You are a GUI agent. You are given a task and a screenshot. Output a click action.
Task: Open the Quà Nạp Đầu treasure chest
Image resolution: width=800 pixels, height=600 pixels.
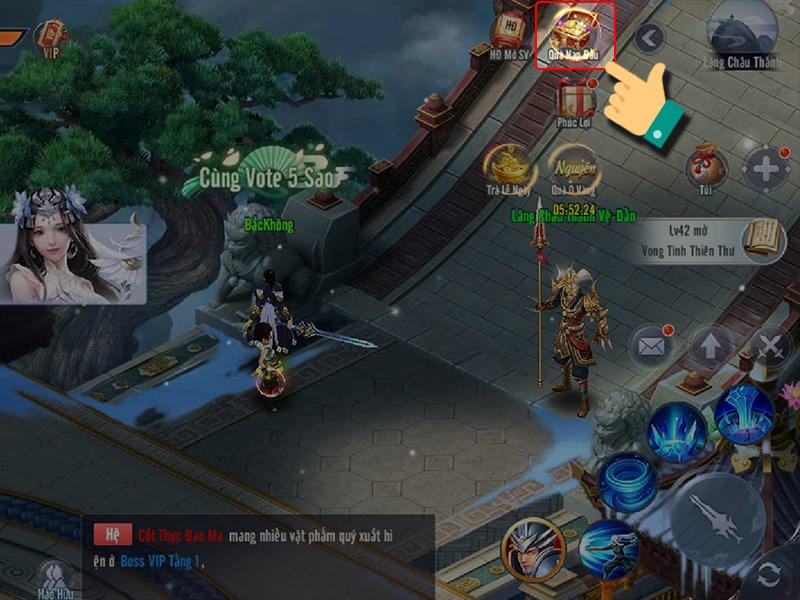[x=574, y=33]
